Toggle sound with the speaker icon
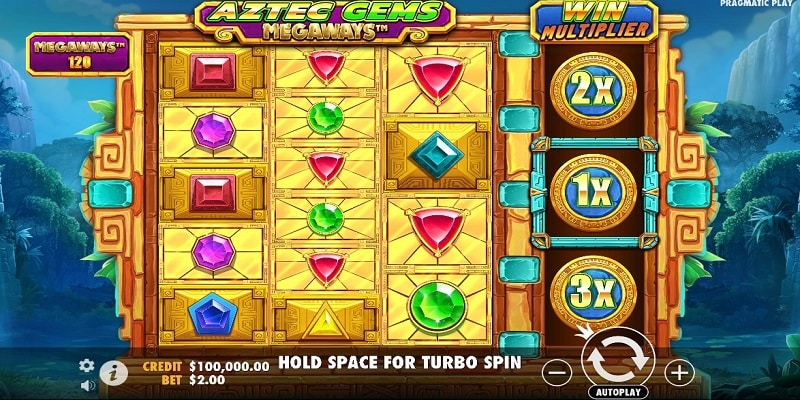The height and width of the screenshot is (400, 800). tap(87, 383)
